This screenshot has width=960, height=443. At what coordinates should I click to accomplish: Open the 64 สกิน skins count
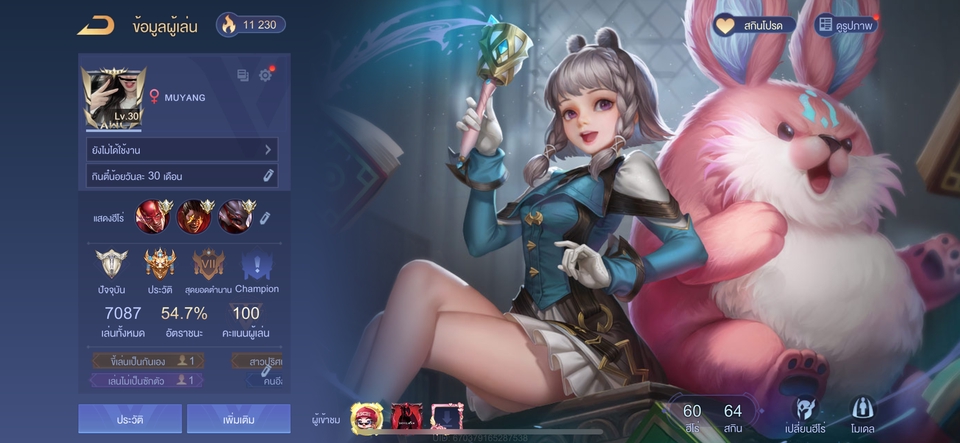(733, 416)
